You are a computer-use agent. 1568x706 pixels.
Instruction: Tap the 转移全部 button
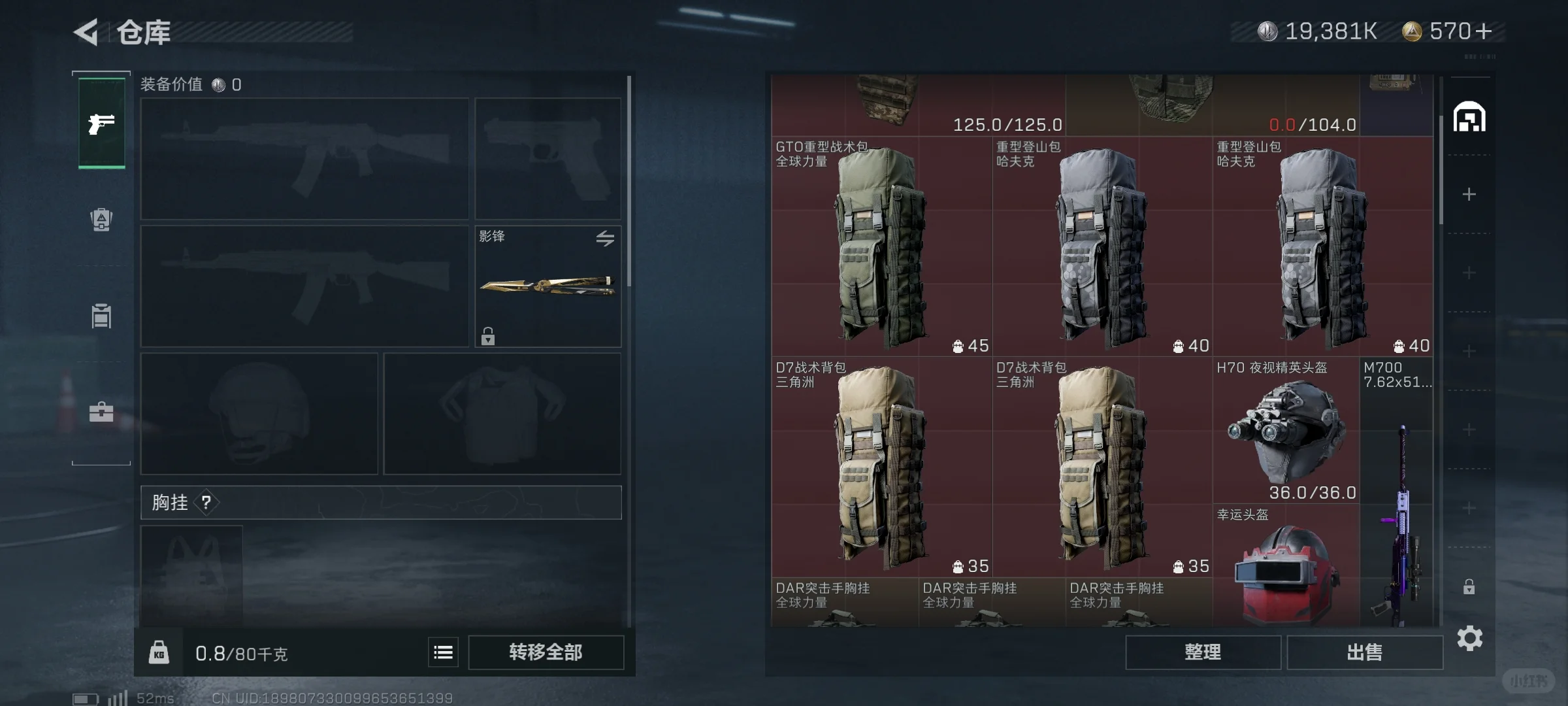(546, 652)
